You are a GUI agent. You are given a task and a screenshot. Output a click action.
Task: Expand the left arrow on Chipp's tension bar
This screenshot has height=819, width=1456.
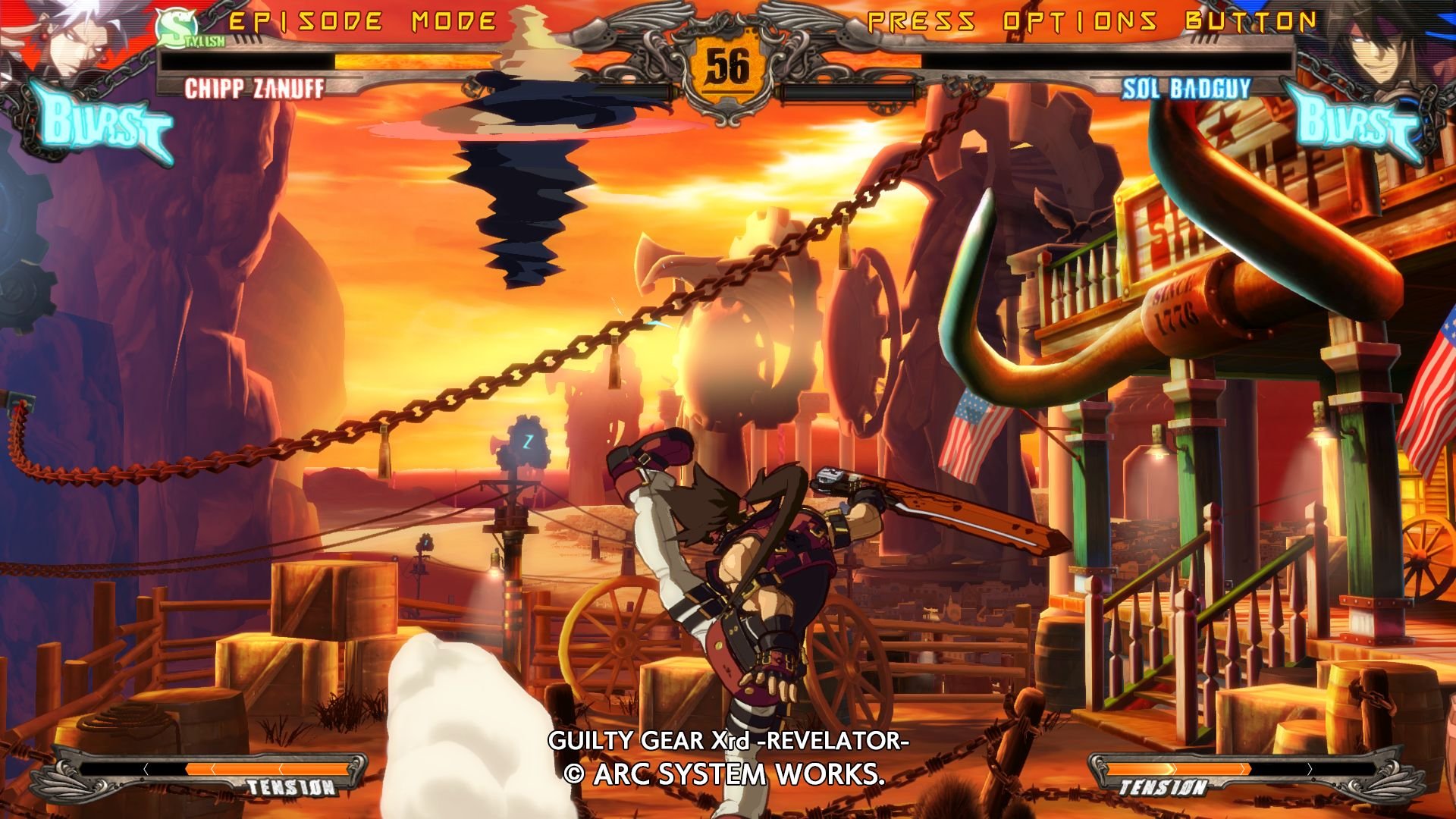pyautogui.click(x=144, y=768)
